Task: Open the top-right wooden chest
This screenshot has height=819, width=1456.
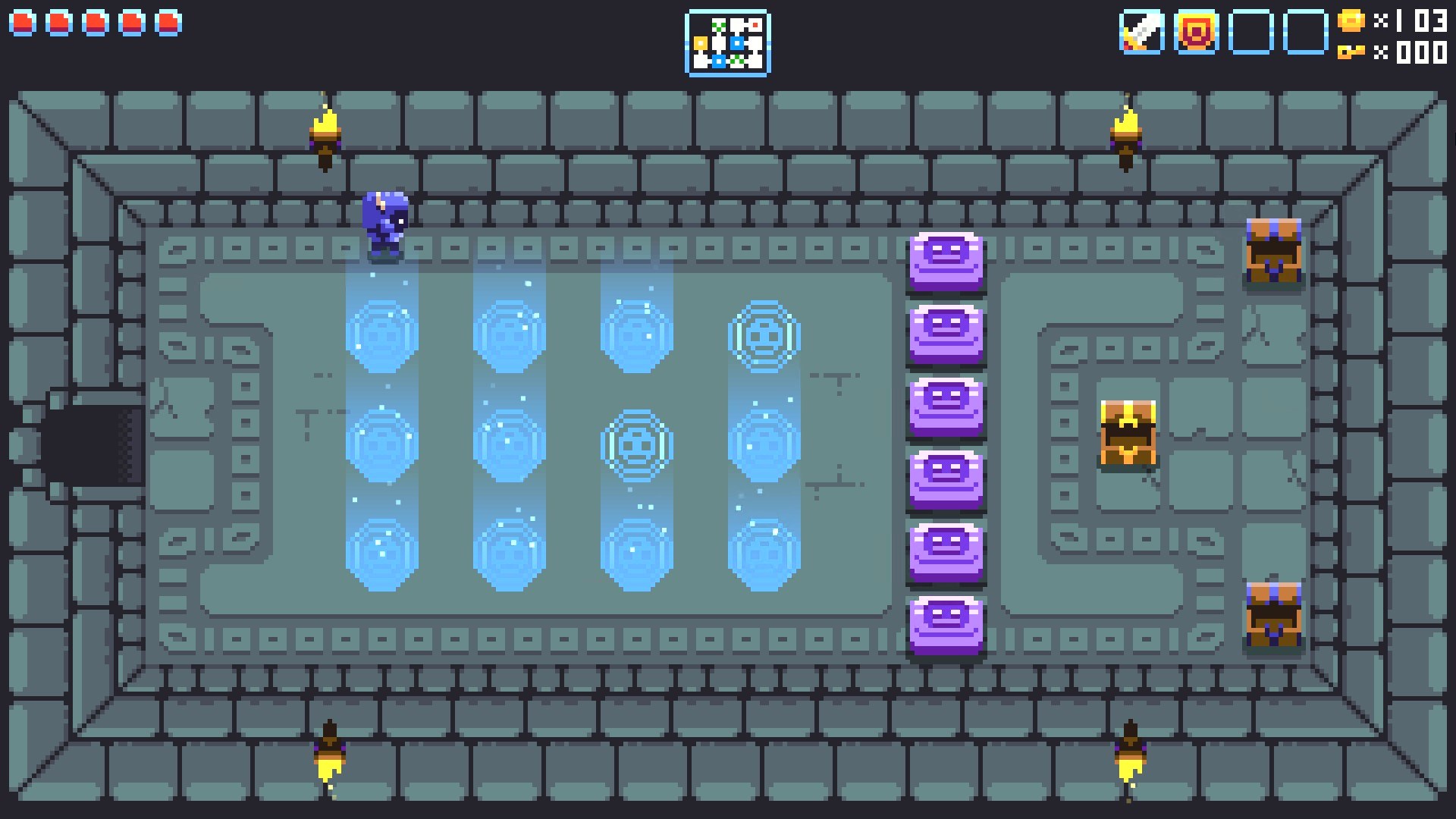Action: 1274,250
